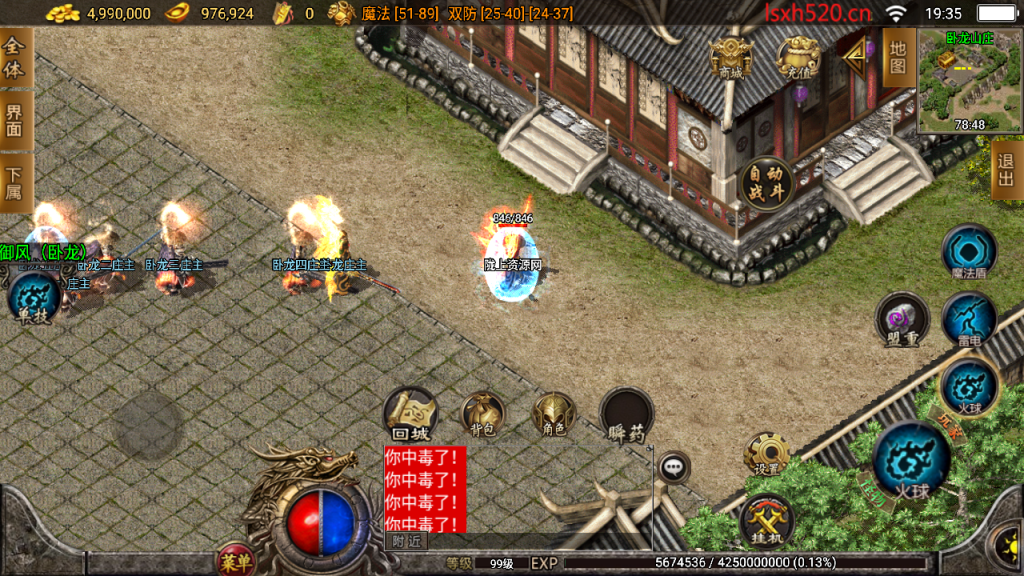Click the 退出 exit button

click(x=1006, y=169)
